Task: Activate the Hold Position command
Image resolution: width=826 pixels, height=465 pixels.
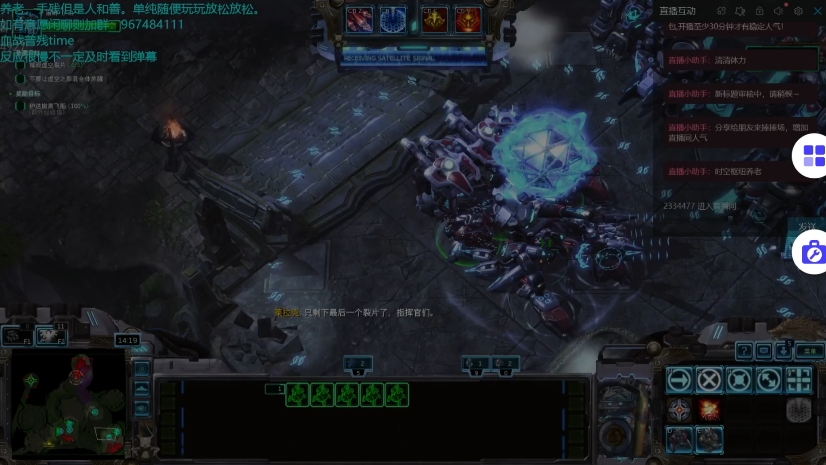Action: 739,379
